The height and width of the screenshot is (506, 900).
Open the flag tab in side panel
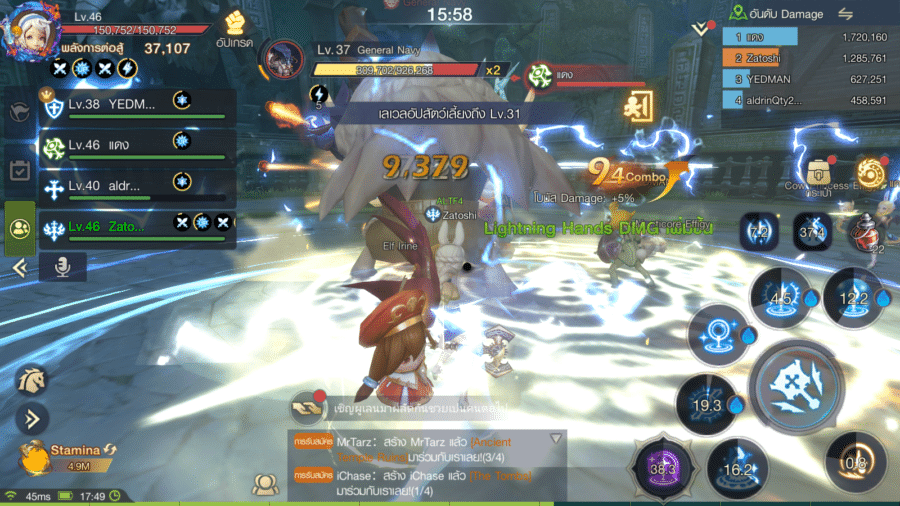click(19, 114)
